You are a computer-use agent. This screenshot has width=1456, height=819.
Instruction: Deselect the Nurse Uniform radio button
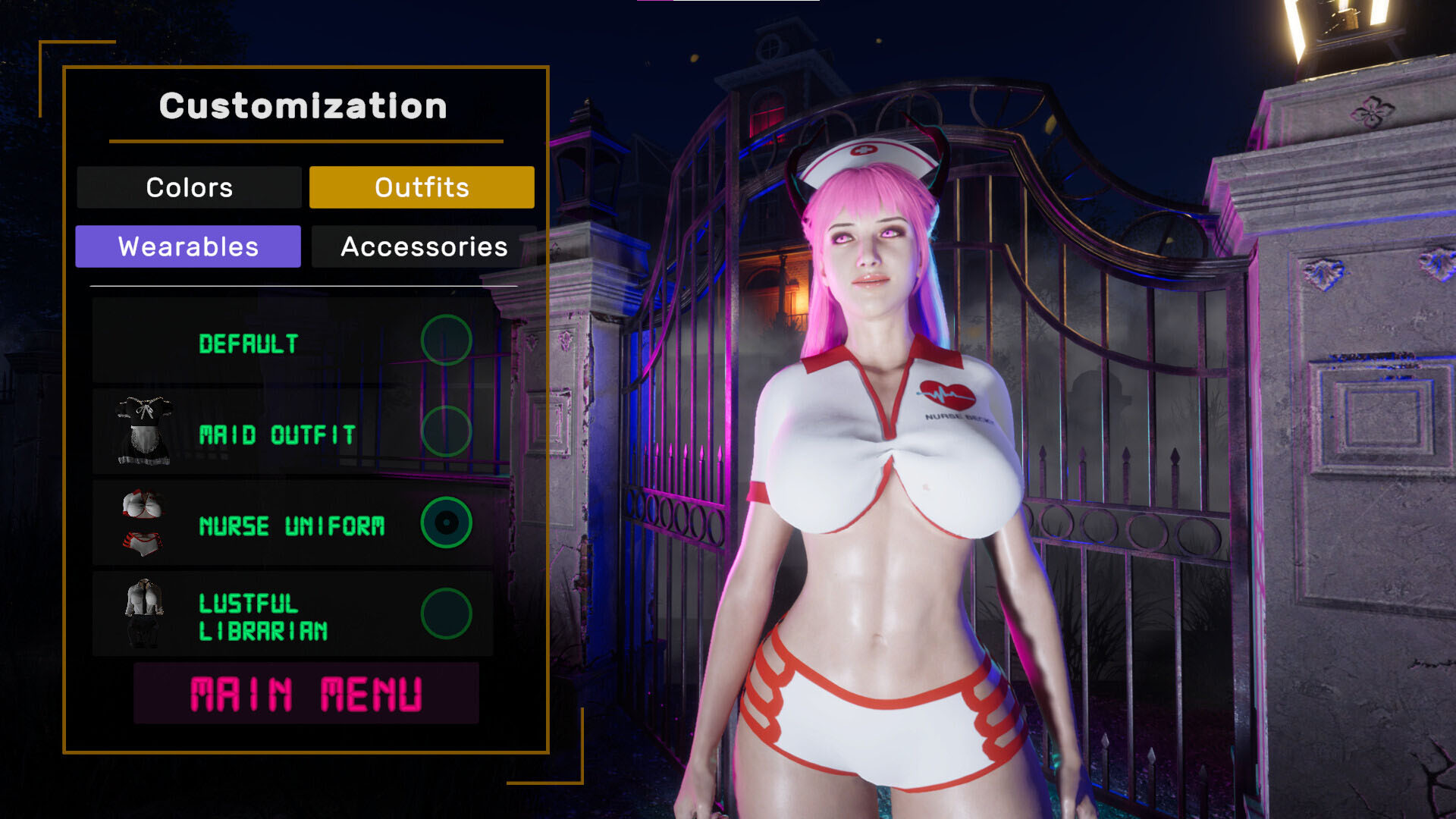446,523
